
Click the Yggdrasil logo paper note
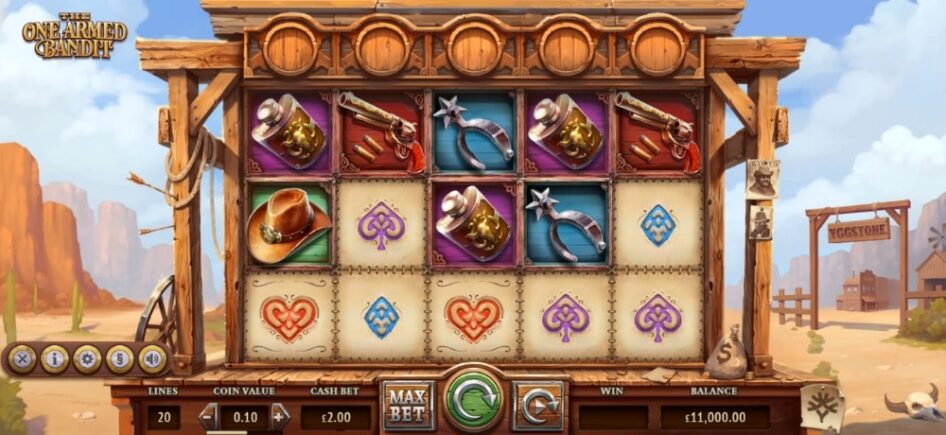coord(823,407)
